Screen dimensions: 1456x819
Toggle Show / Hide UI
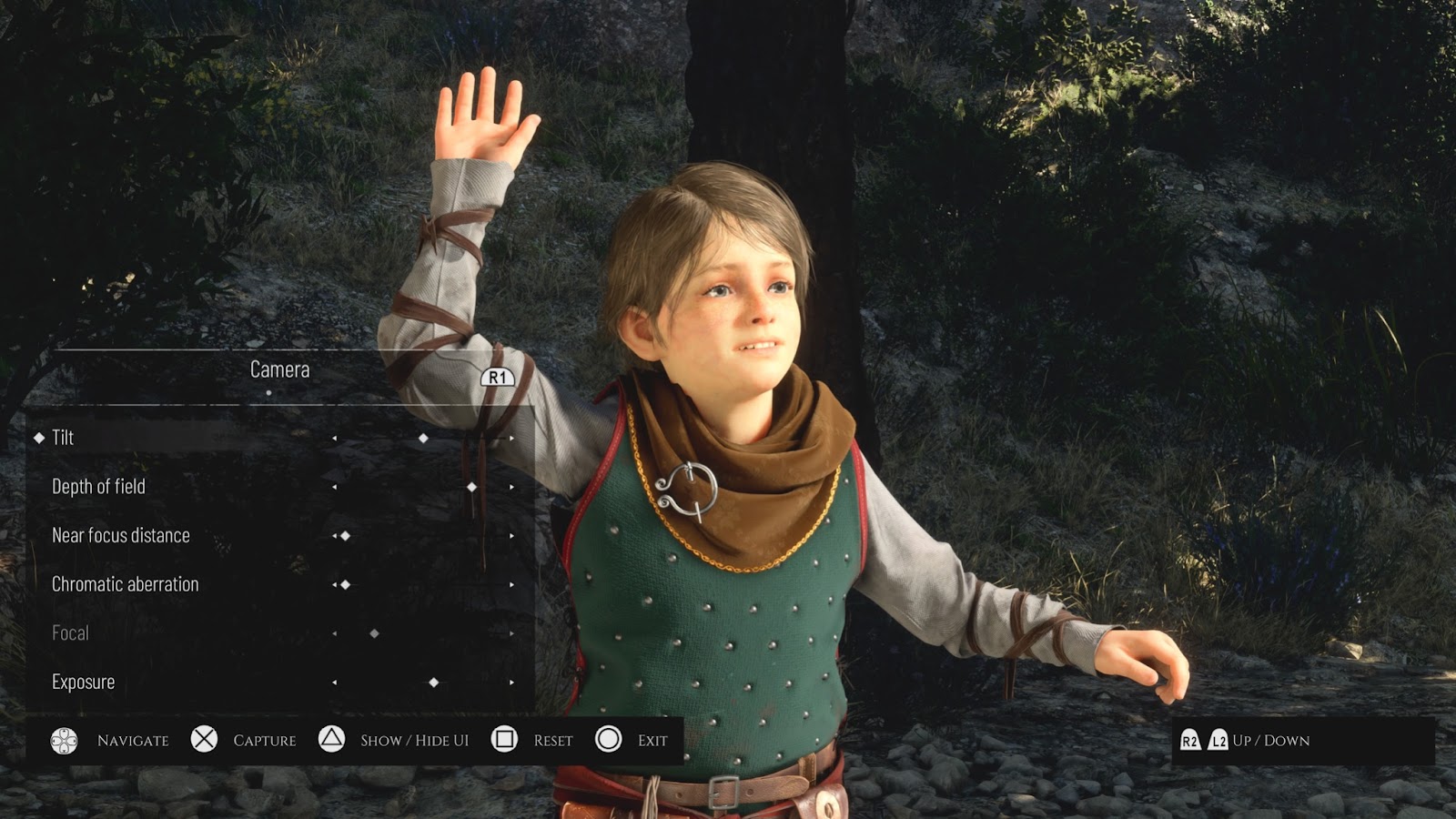[332, 739]
